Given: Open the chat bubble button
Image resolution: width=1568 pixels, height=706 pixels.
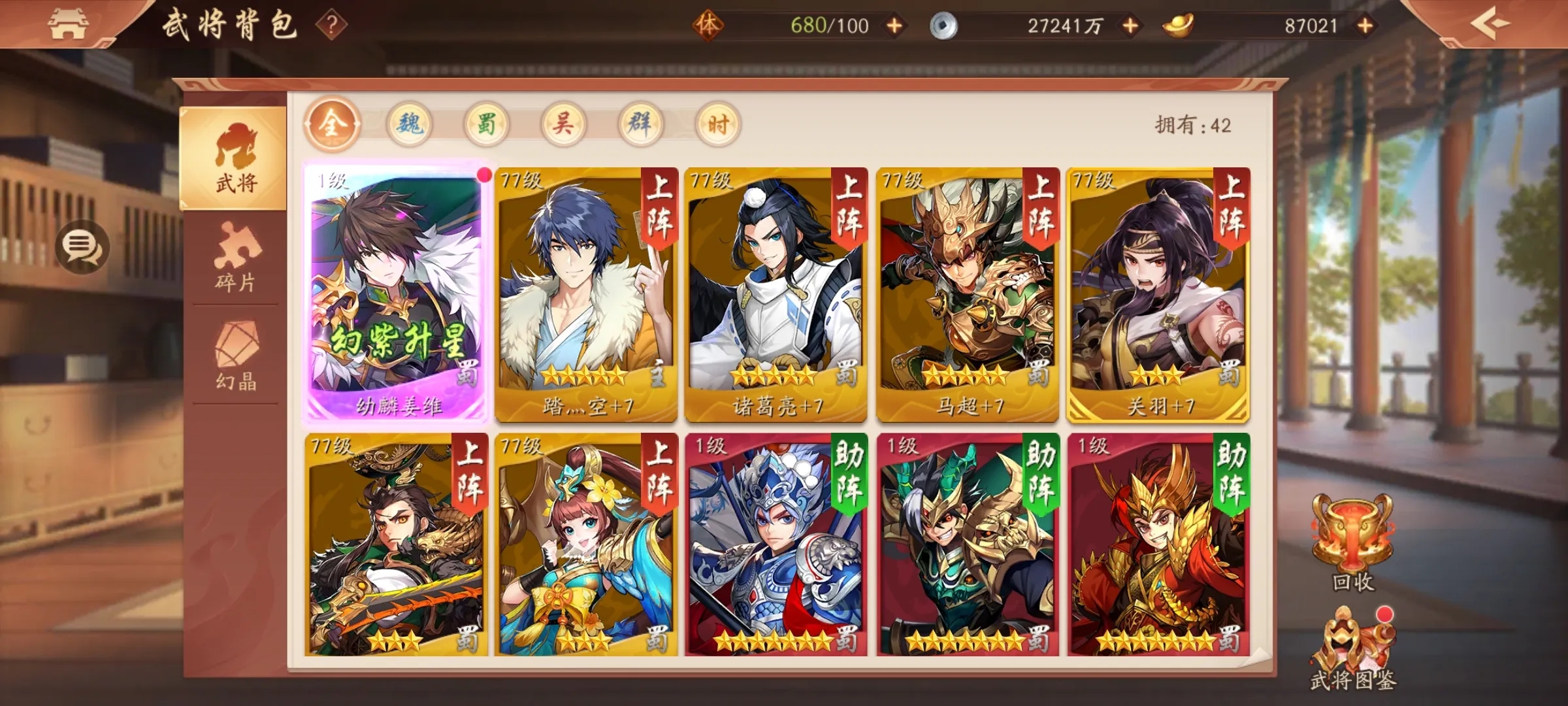Looking at the screenshot, I should [x=81, y=246].
